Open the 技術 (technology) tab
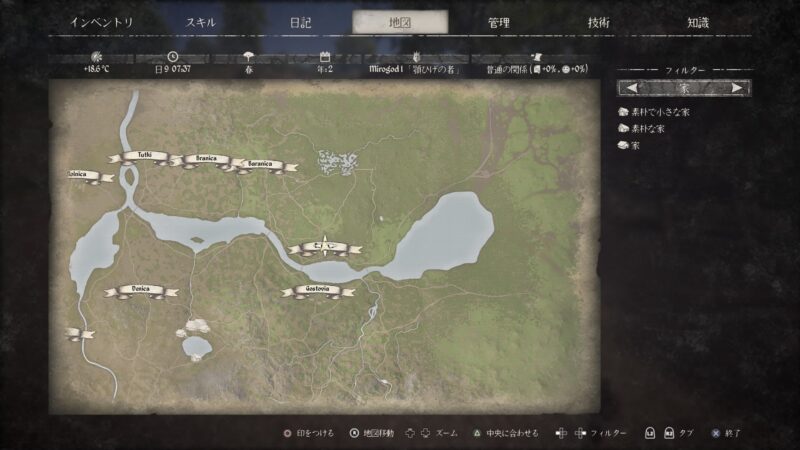Image resolution: width=800 pixels, height=450 pixels. [x=598, y=22]
